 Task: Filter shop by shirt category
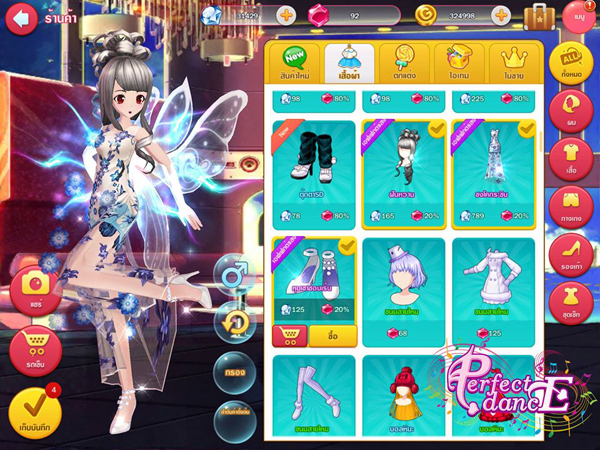click(x=573, y=161)
